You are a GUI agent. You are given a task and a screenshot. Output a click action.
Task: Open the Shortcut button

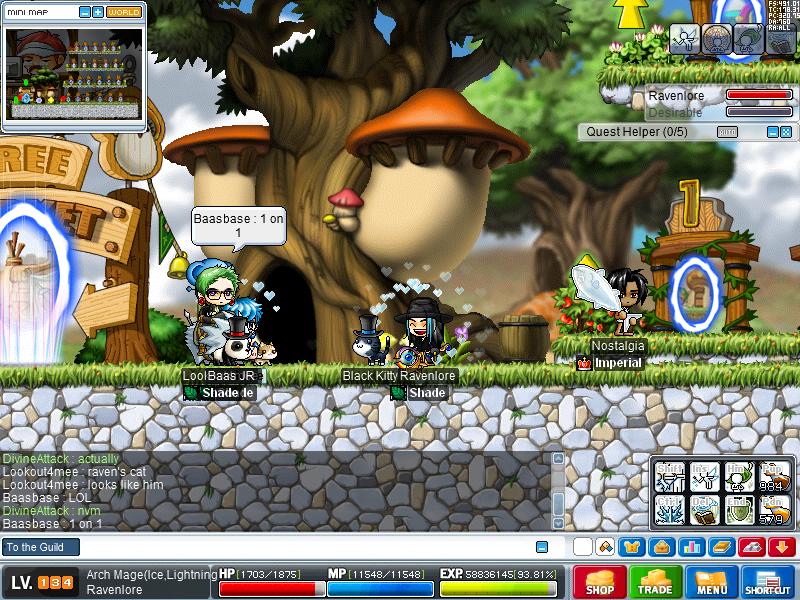coord(768,582)
